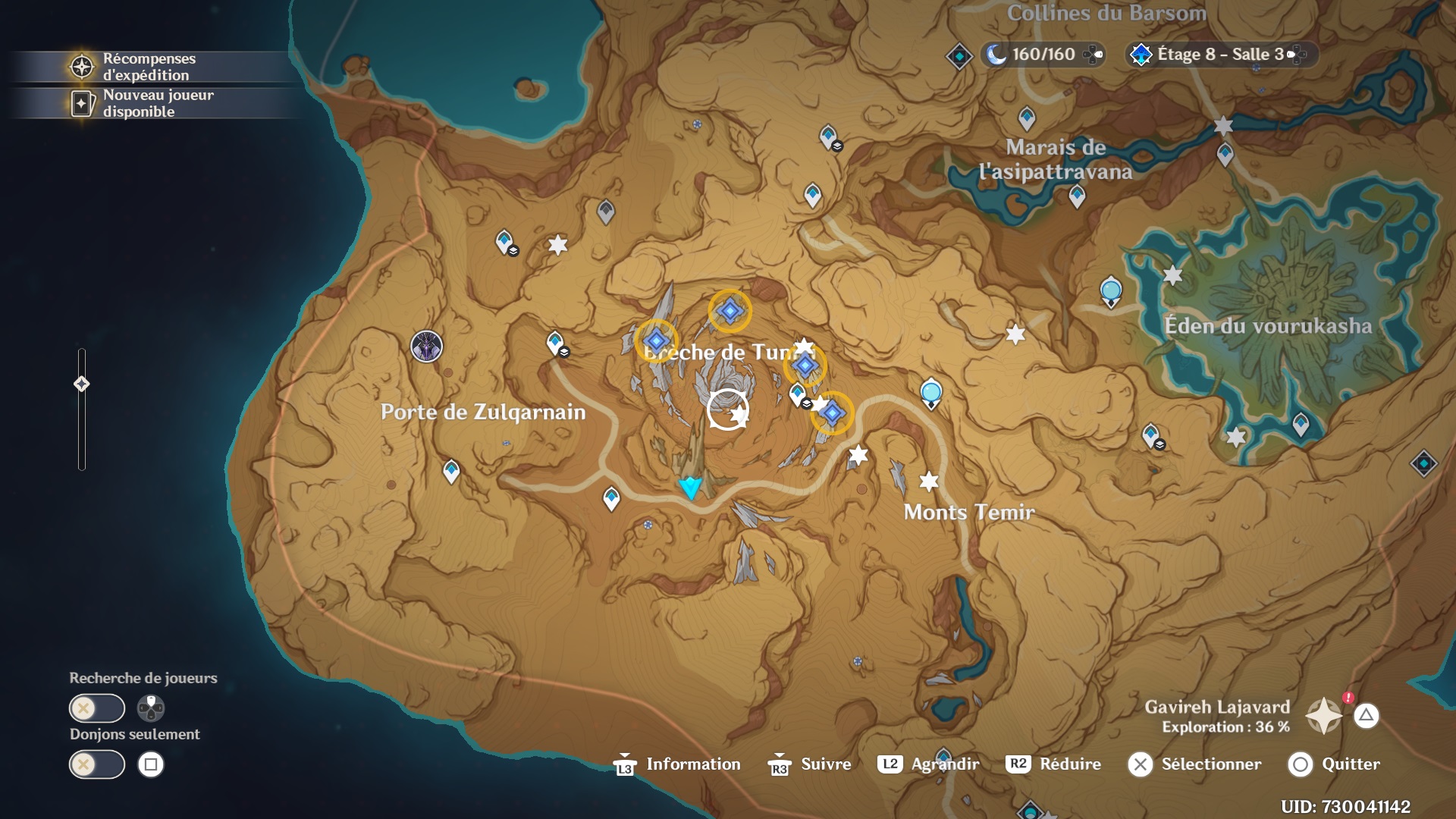Select the boss portrait marker near Porte de Zulqarnain
This screenshot has width=1456, height=819.
coord(426,347)
